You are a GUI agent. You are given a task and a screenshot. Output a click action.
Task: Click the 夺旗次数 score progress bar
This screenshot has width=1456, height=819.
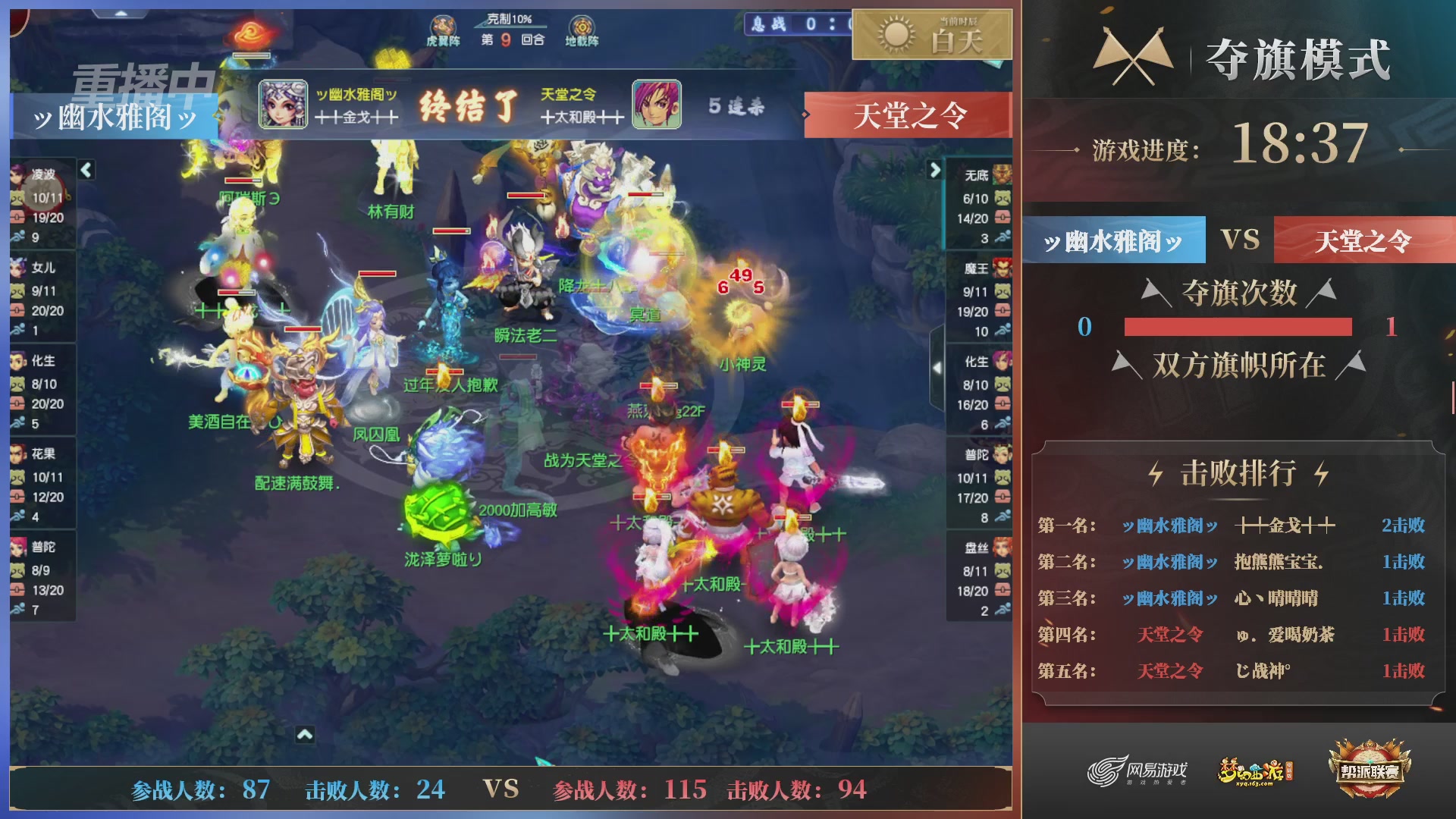click(x=1238, y=328)
